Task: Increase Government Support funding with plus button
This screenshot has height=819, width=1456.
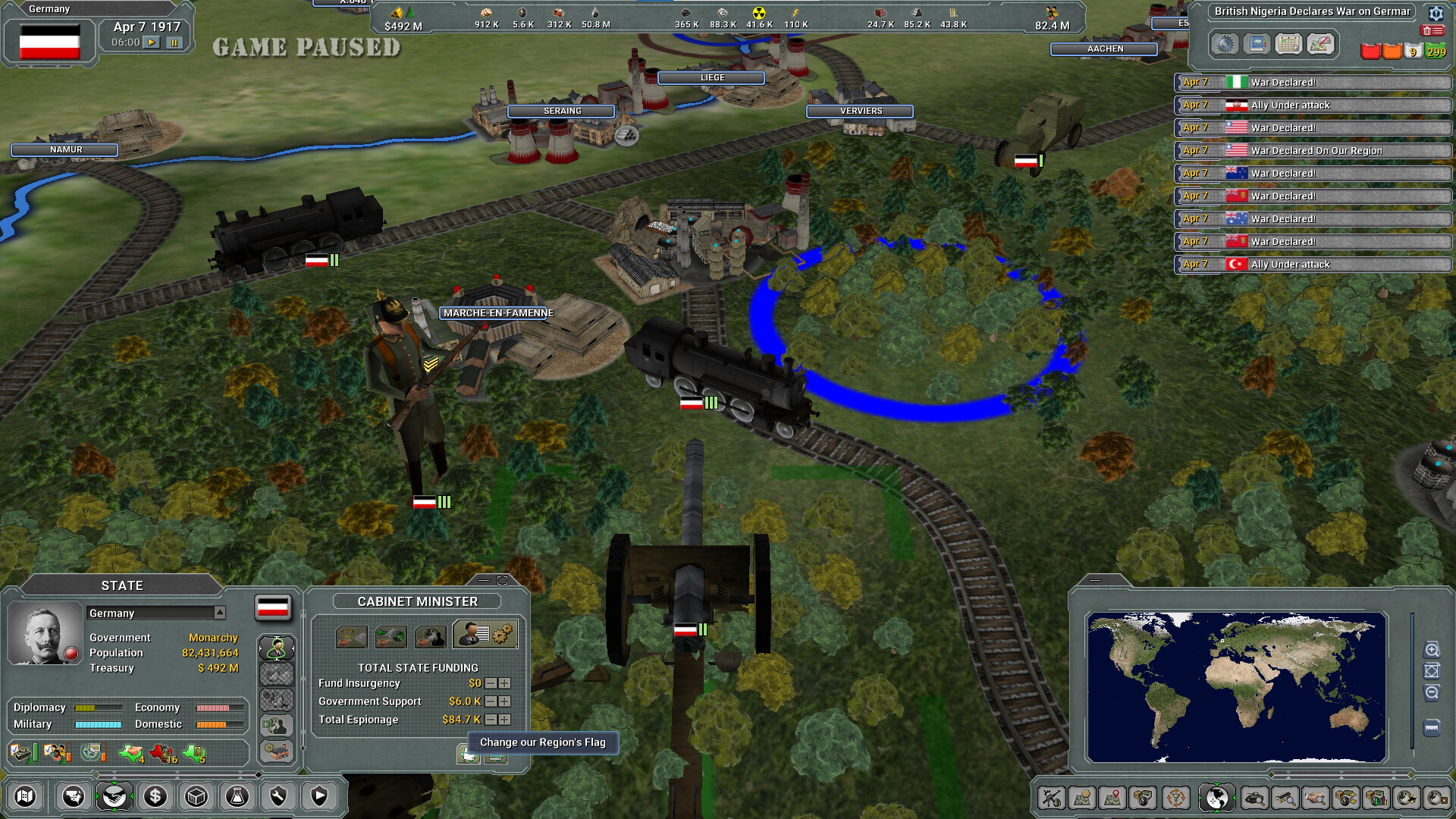Action: (505, 701)
